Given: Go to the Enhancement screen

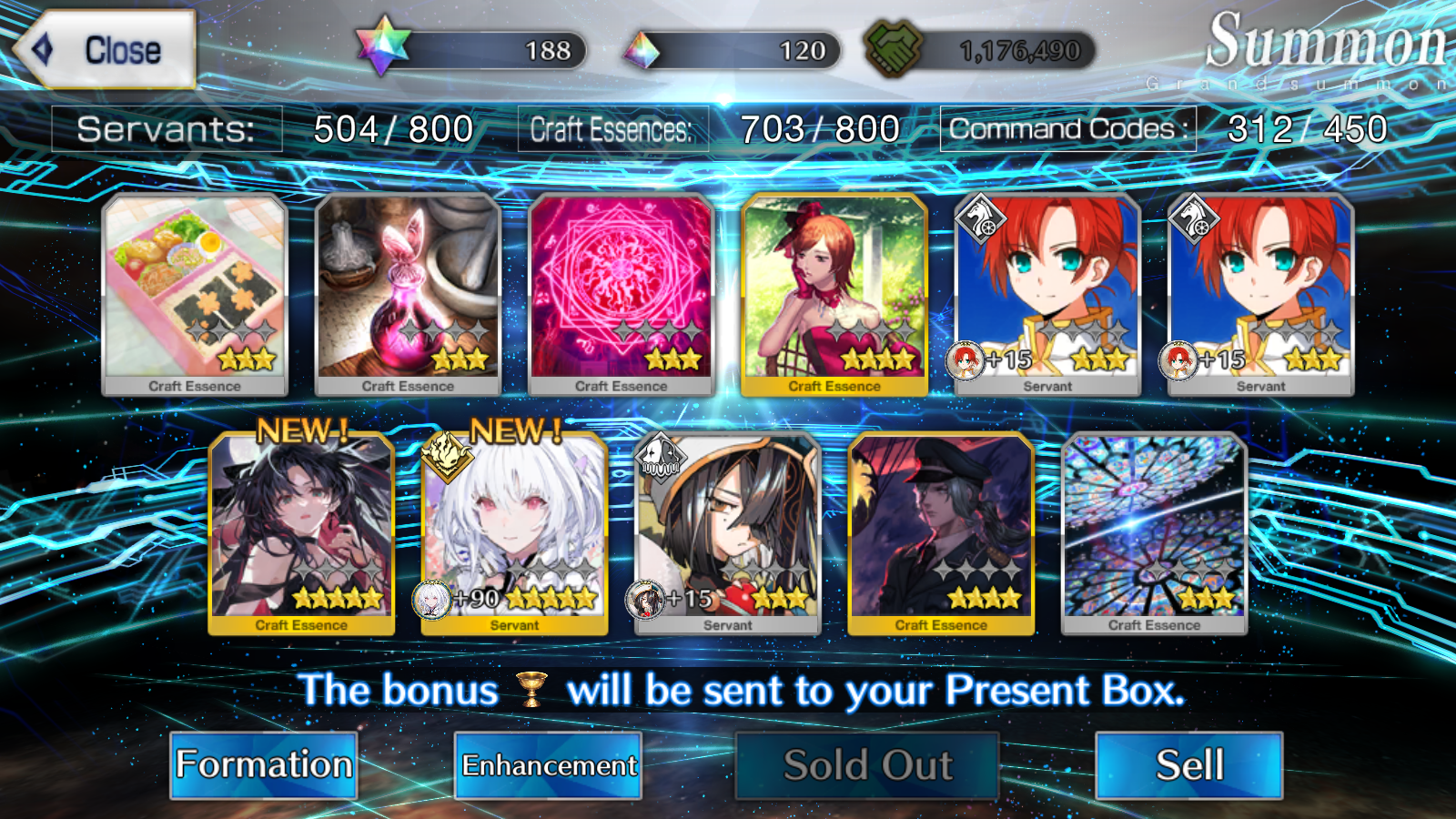Looking at the screenshot, I should [548, 765].
